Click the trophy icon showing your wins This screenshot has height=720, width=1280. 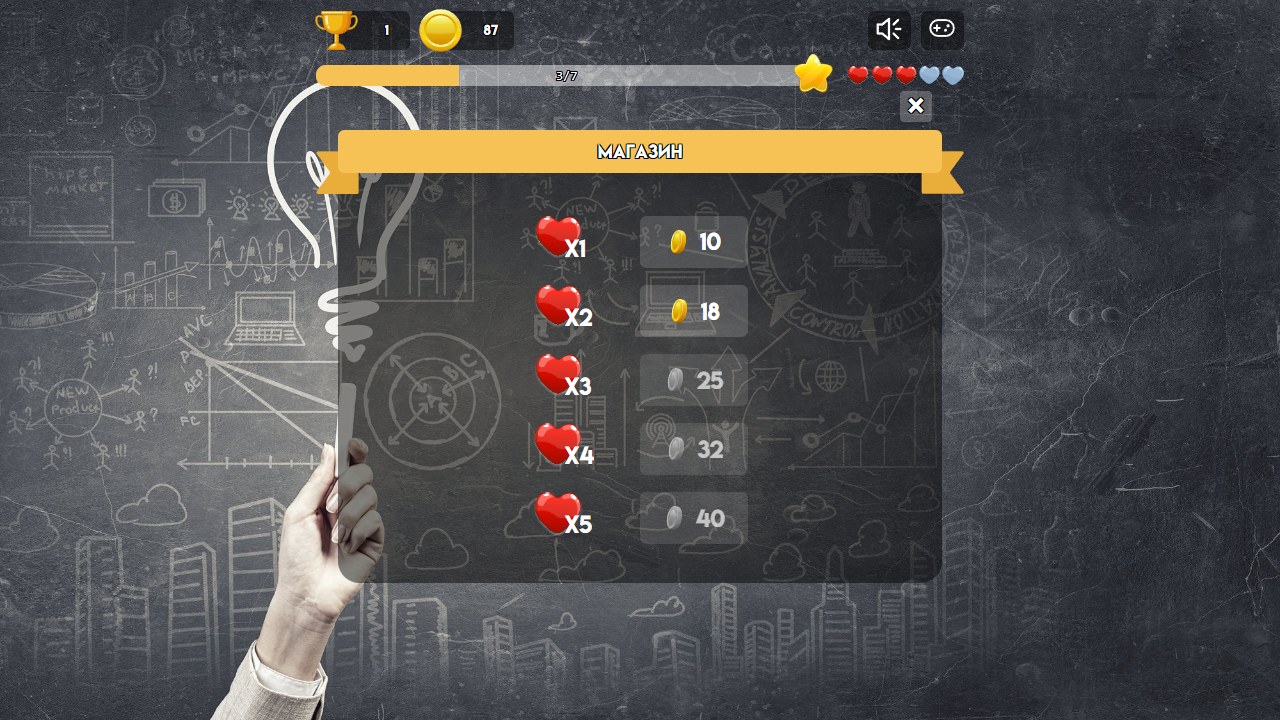point(337,29)
